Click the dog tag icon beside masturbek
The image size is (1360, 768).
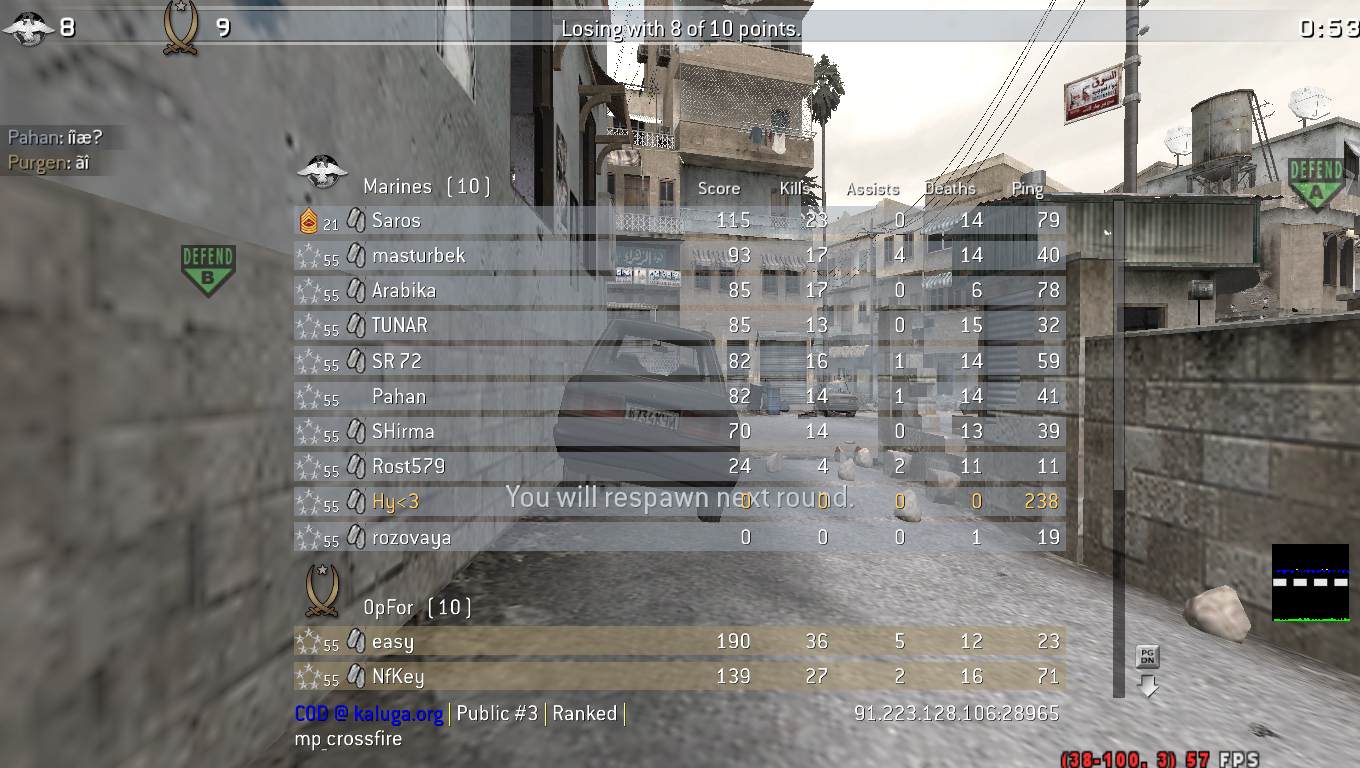point(356,256)
